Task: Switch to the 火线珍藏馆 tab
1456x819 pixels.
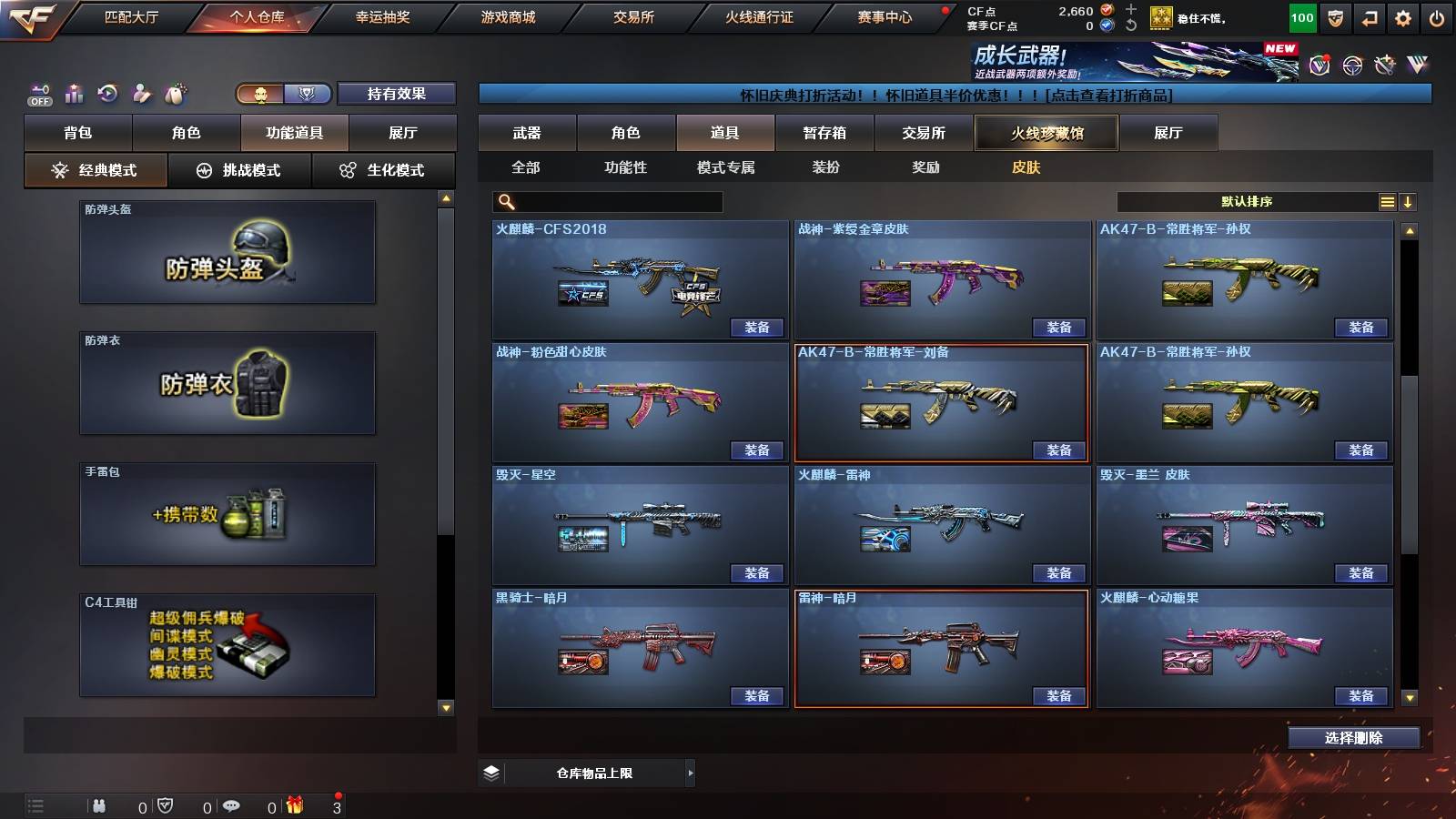Action: pos(1046,133)
